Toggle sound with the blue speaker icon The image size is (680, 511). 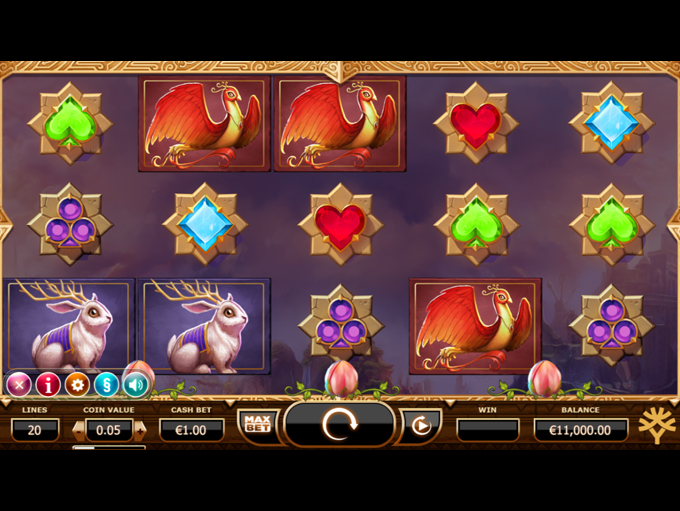coord(135,384)
